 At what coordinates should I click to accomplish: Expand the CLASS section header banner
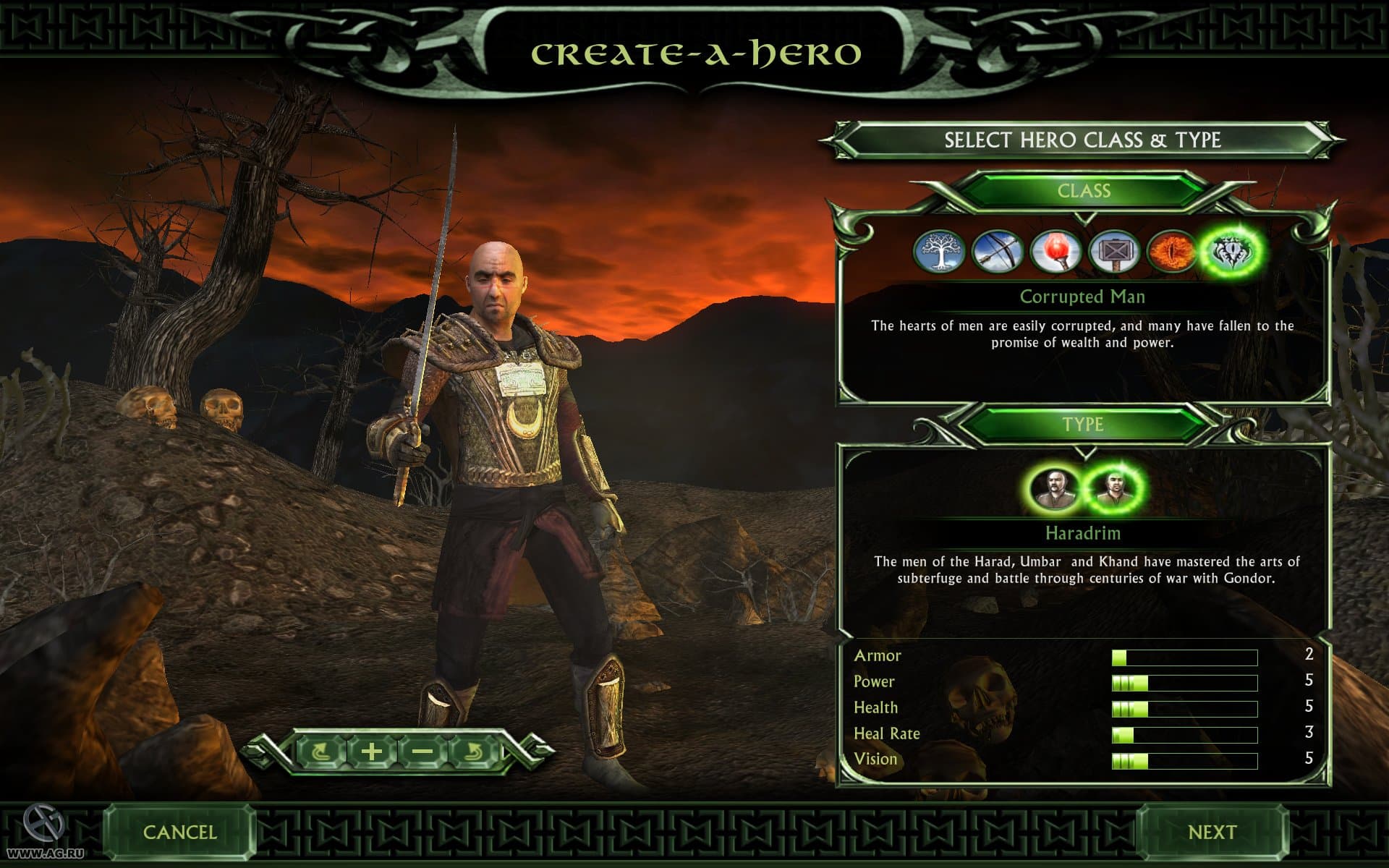point(1082,190)
